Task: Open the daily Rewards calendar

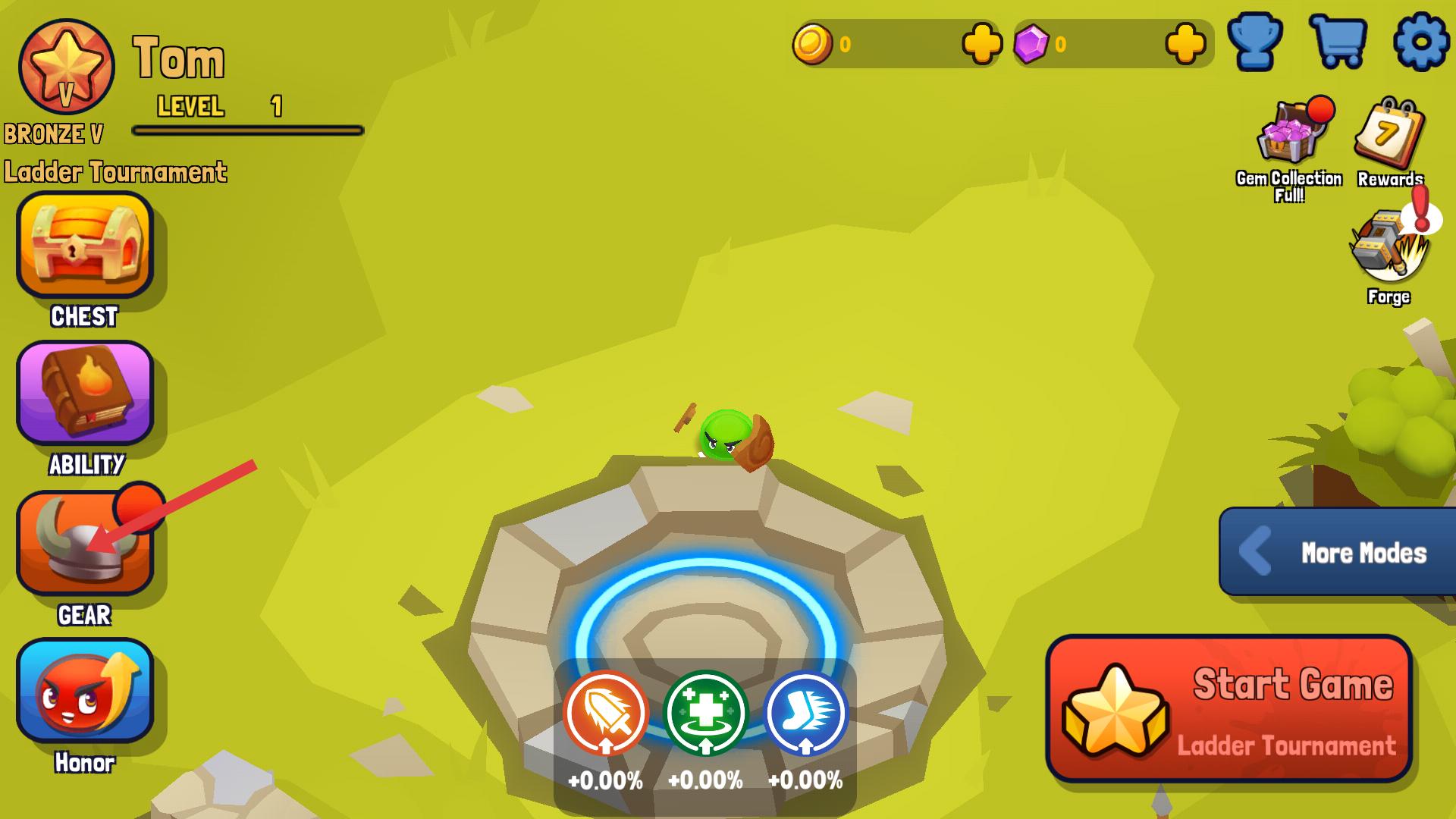Action: 1389,136
